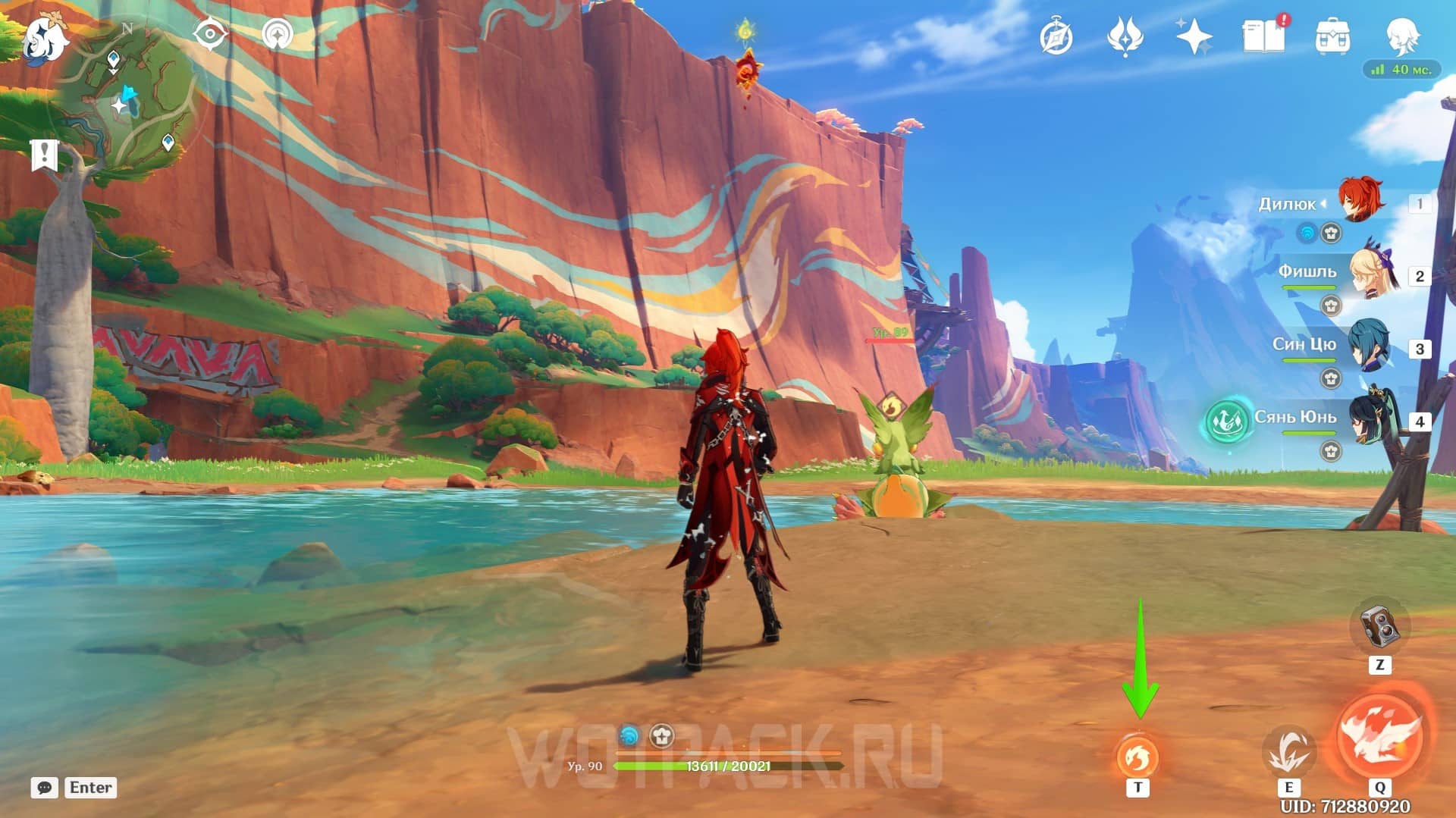1456x818 pixels.
Task: Activate the orange swirl skill under the green arrow
Action: [x=1137, y=757]
